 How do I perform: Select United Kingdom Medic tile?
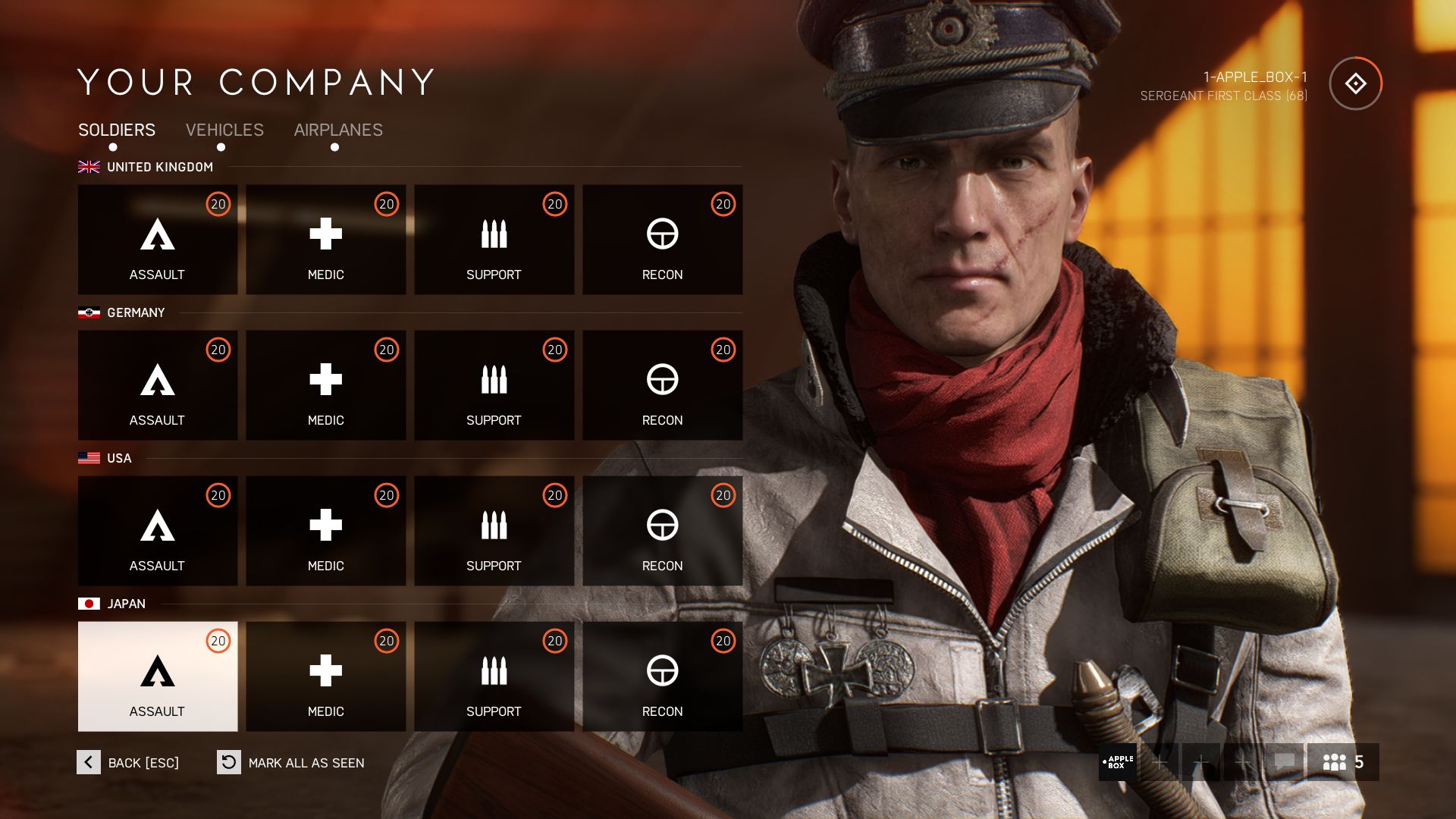[x=326, y=240]
